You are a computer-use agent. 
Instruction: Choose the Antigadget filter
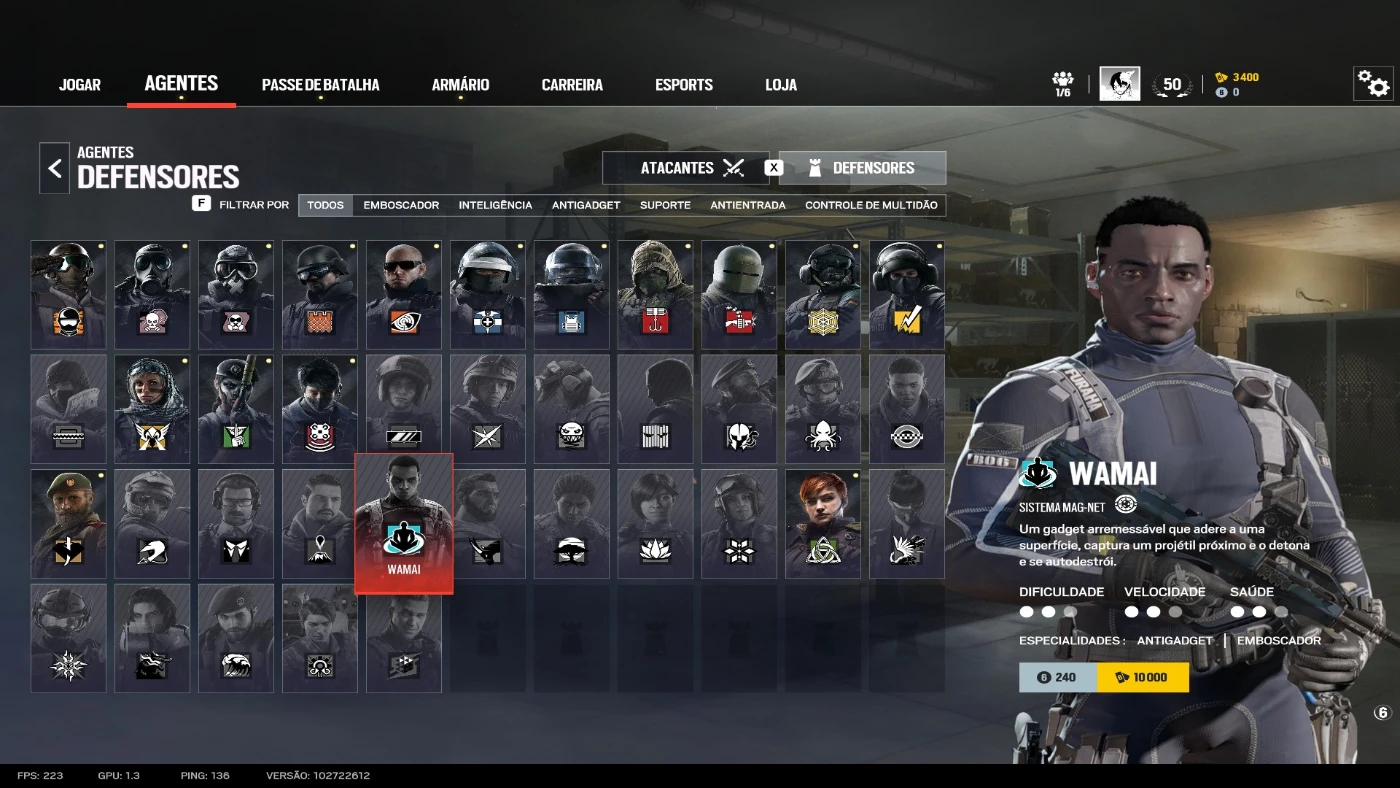[x=586, y=205]
